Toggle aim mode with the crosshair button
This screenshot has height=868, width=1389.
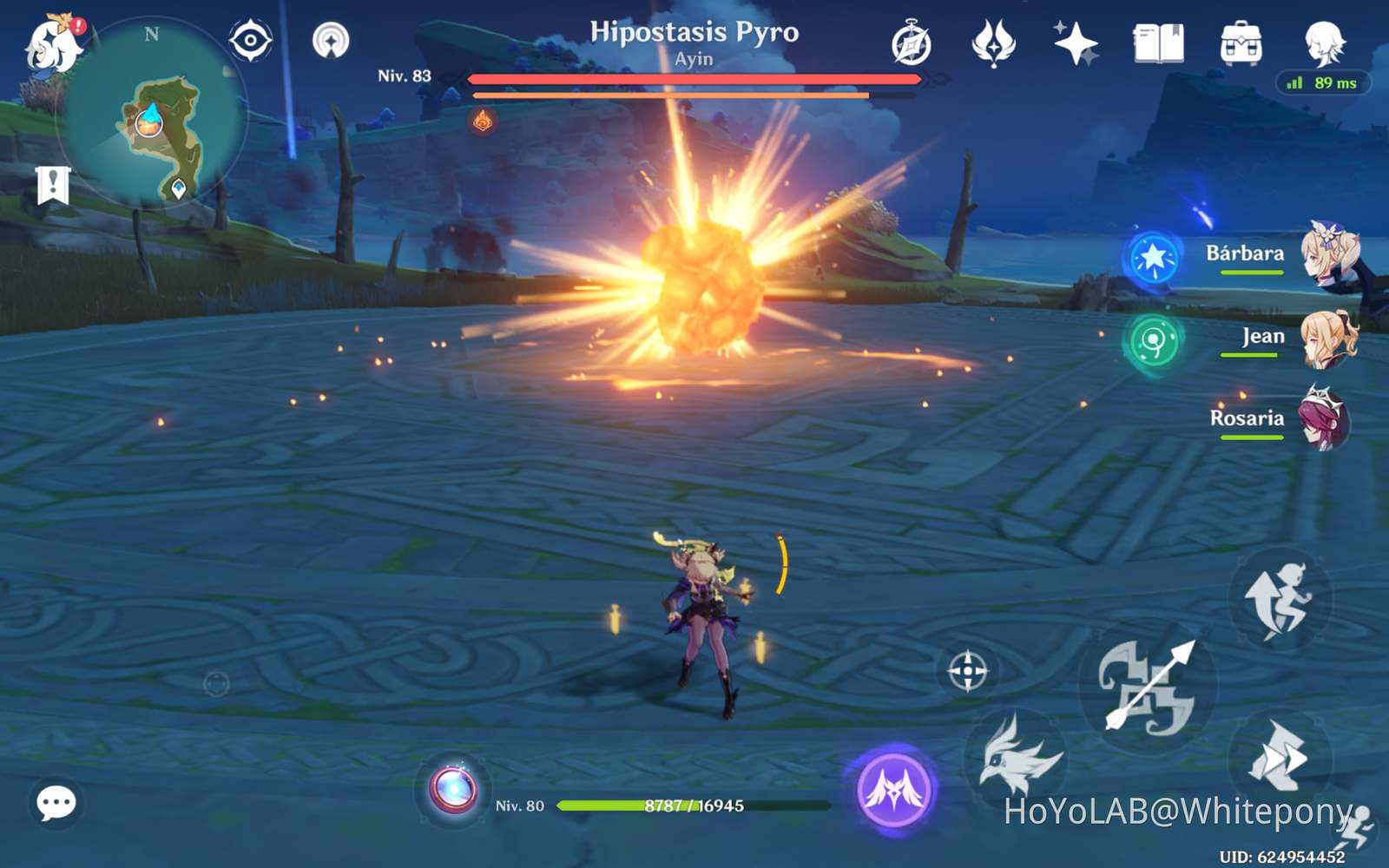point(966,668)
